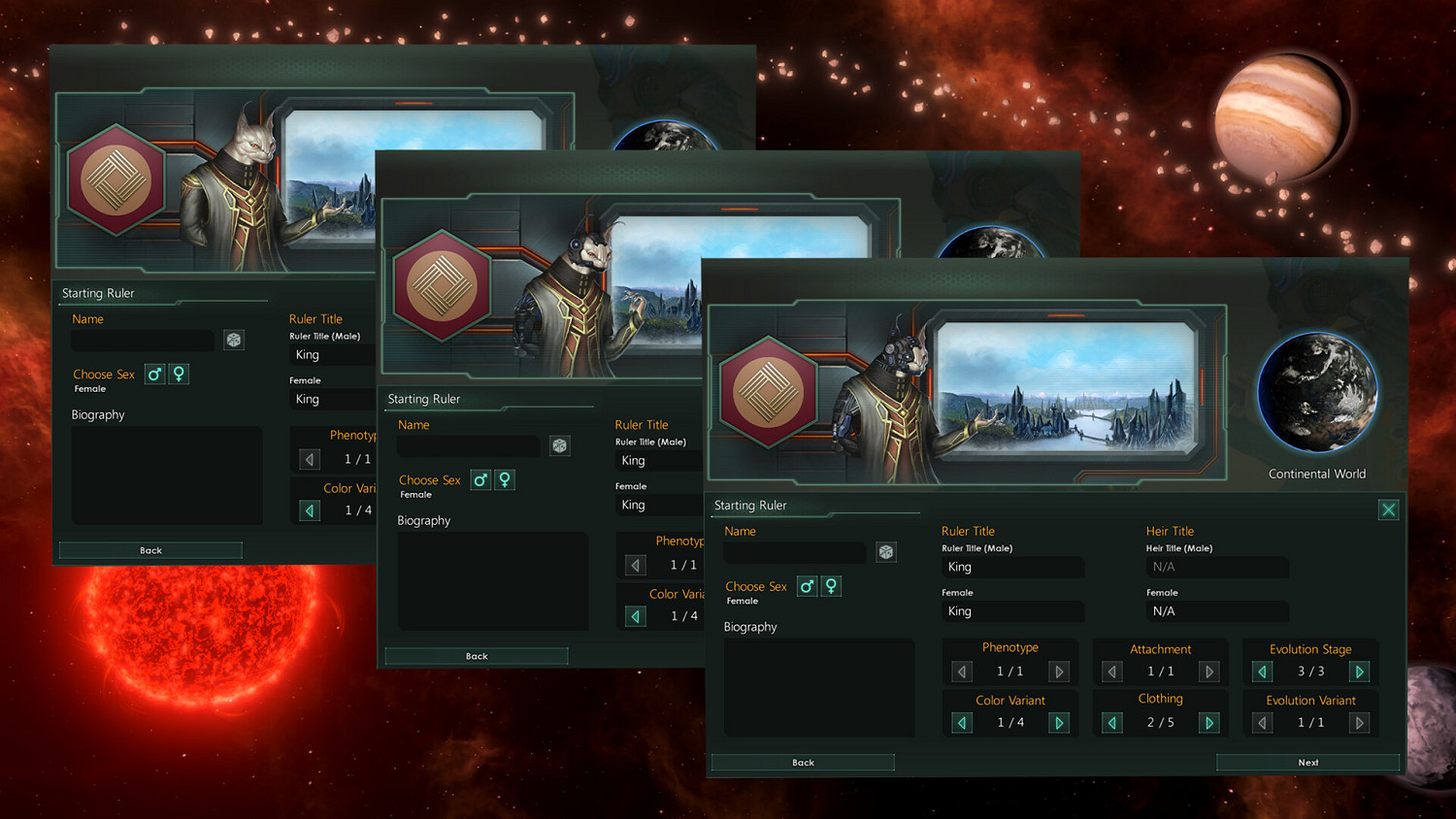This screenshot has width=1456, height=819.
Task: Click the ruler Name input field
Action: click(x=794, y=552)
